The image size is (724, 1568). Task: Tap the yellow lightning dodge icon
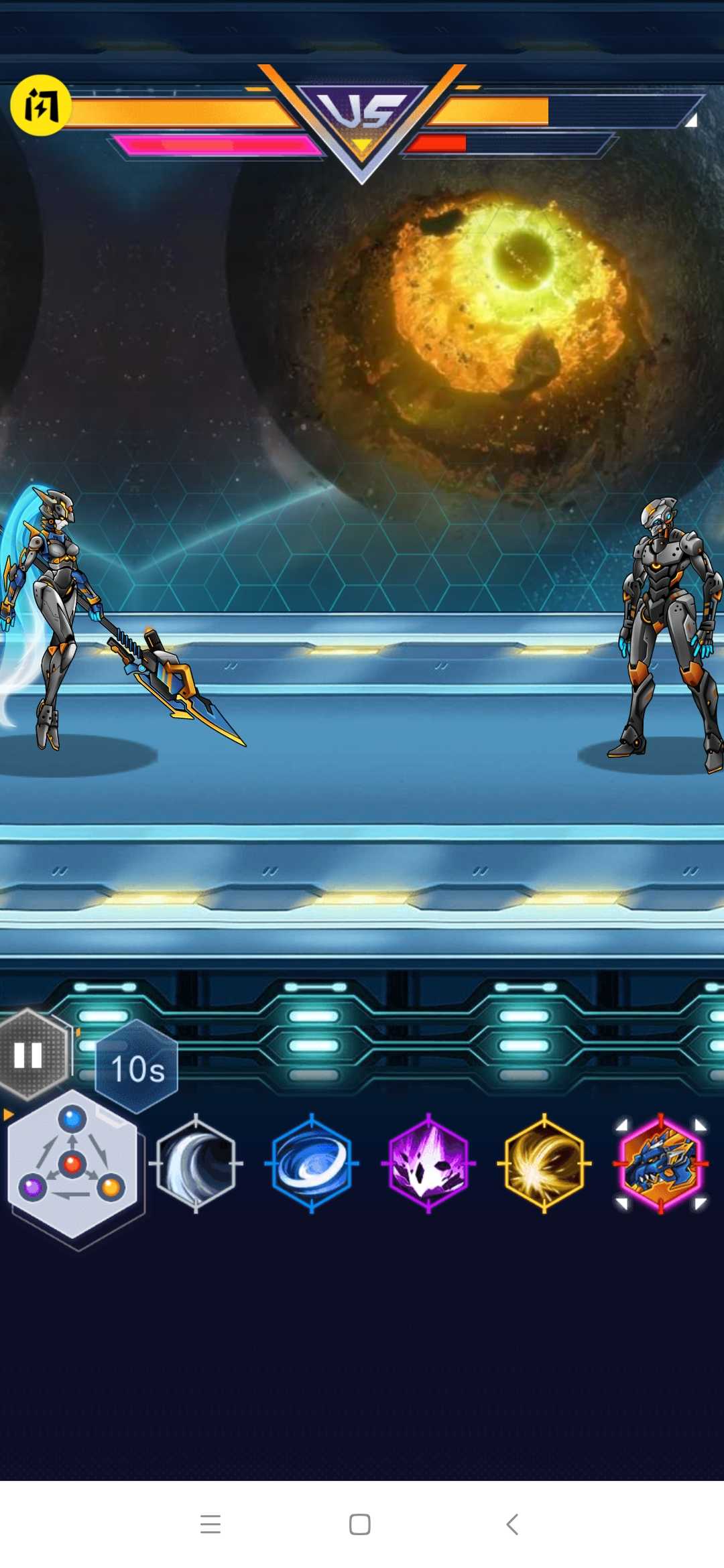[40, 105]
